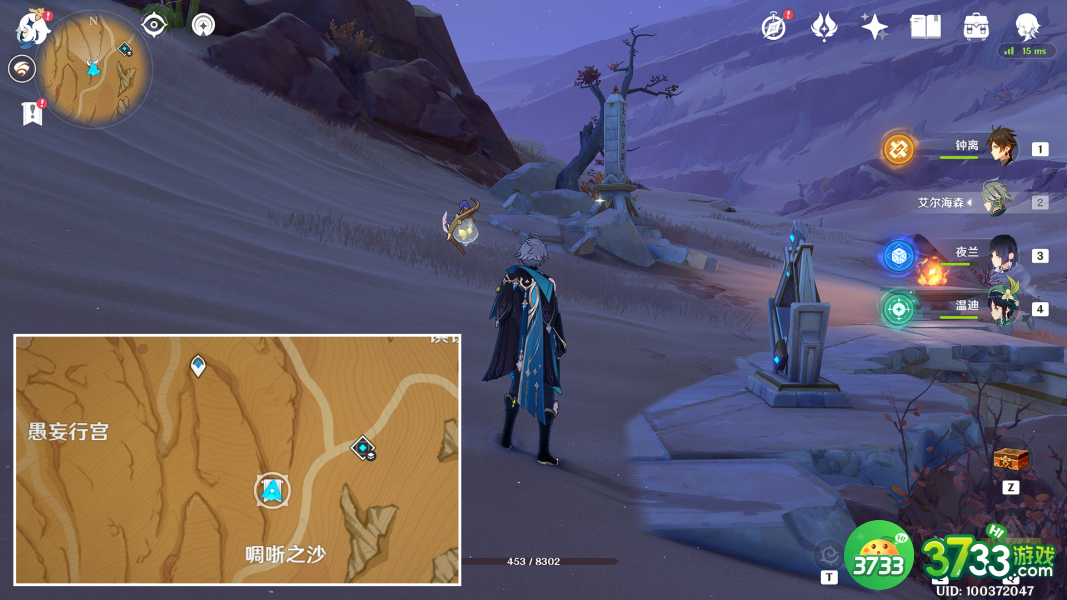Screen dimensions: 1067x600
Task: Select party member 艾尔海森
Action: tap(996, 201)
